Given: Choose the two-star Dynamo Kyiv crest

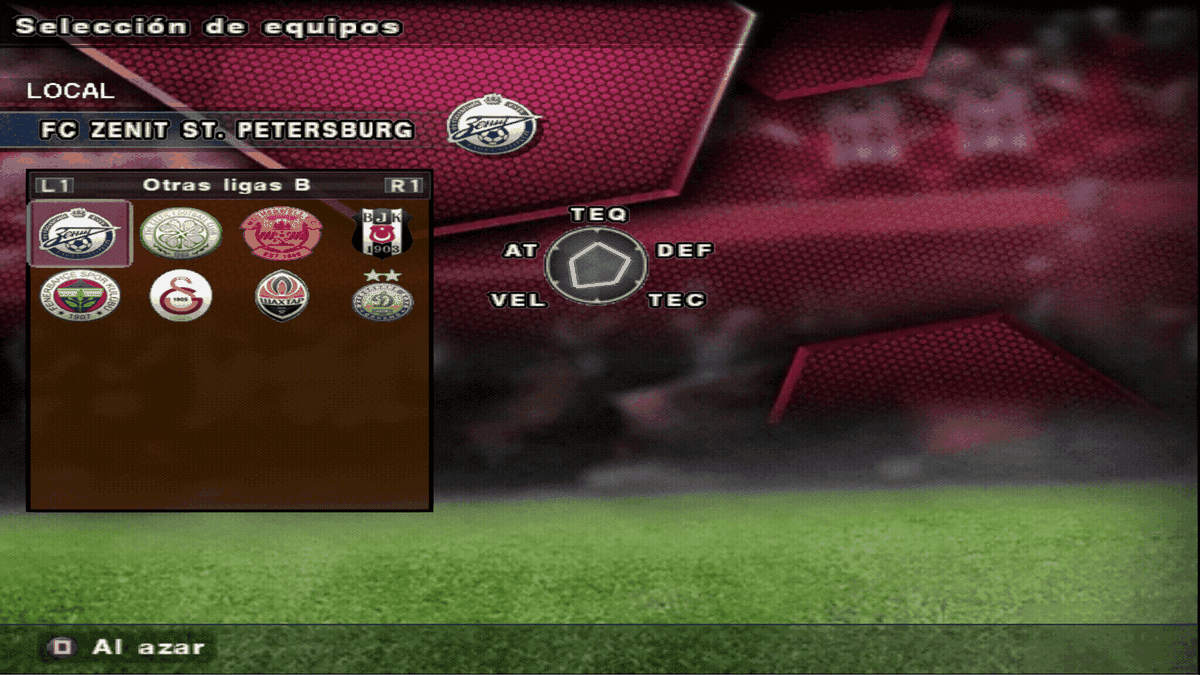Looking at the screenshot, I should click(382, 297).
